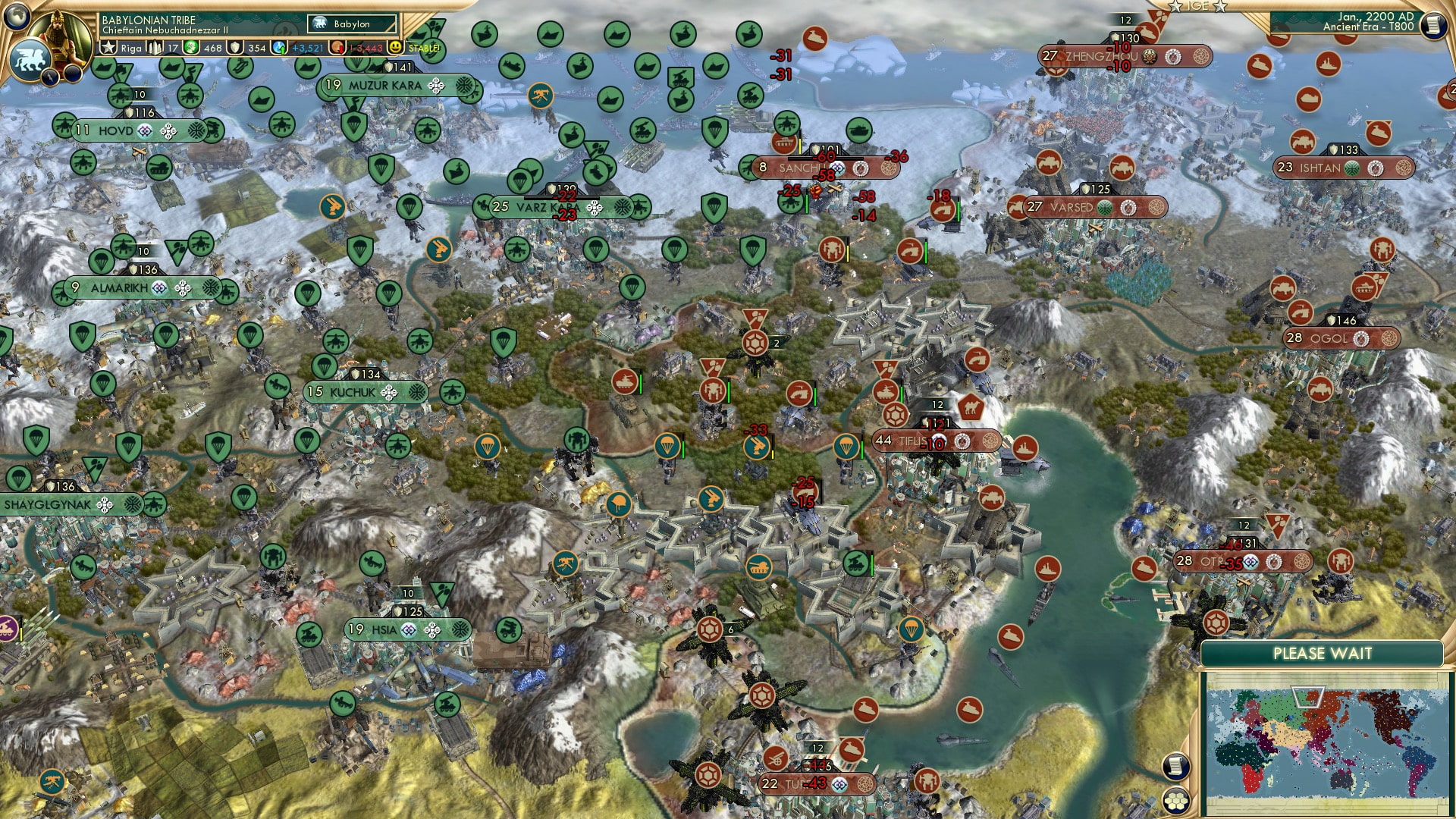Click the gold coin icon in the top bar

point(193,48)
